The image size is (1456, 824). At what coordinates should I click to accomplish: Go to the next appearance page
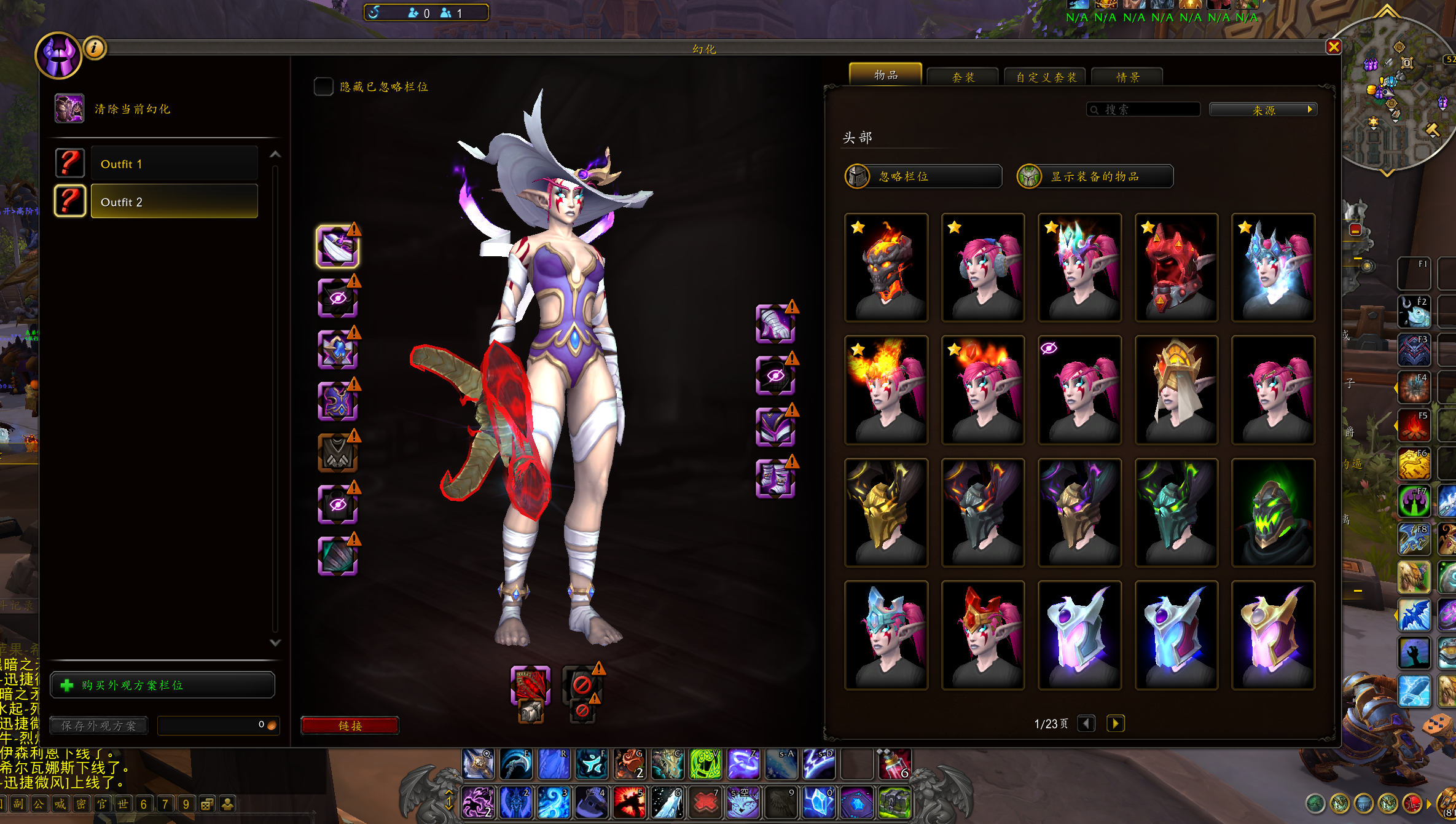click(1116, 723)
